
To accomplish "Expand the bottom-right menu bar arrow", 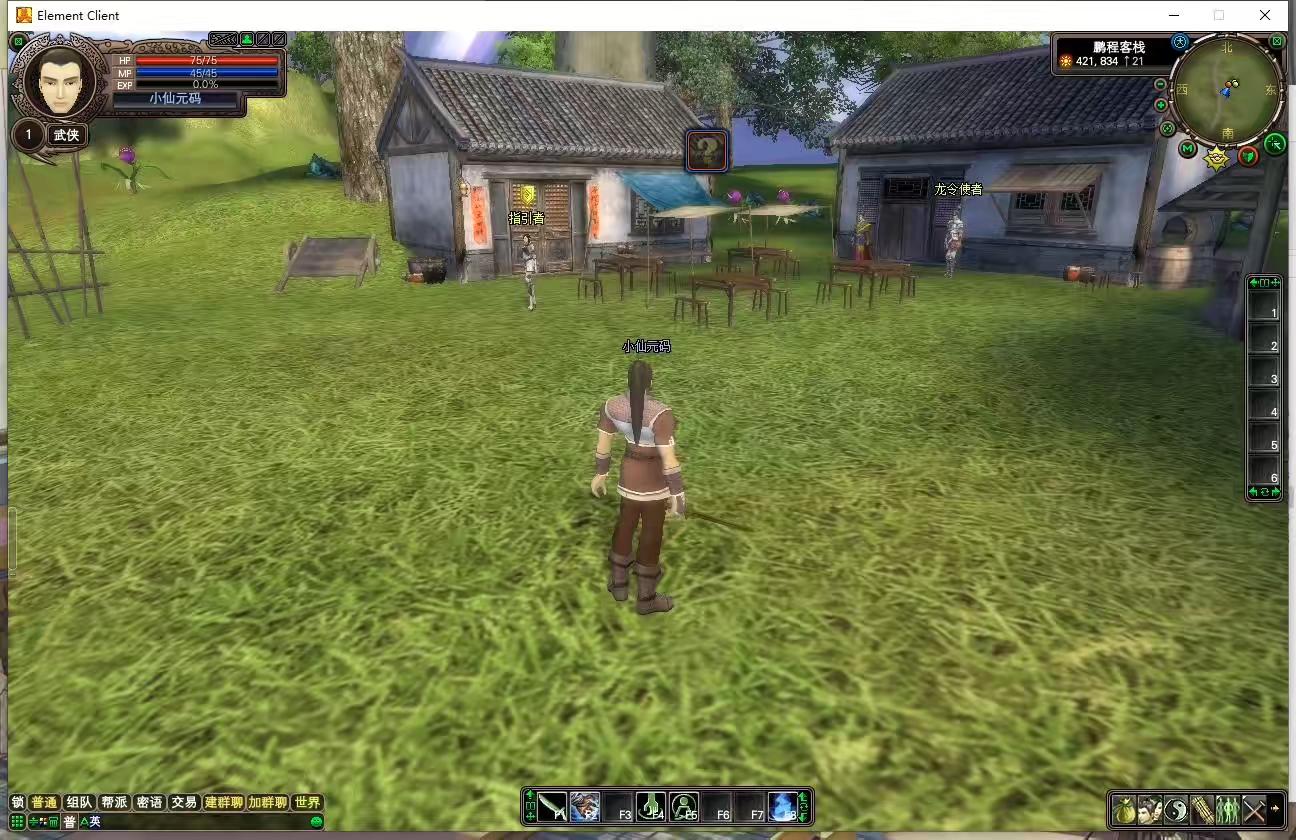I will coord(1275,809).
